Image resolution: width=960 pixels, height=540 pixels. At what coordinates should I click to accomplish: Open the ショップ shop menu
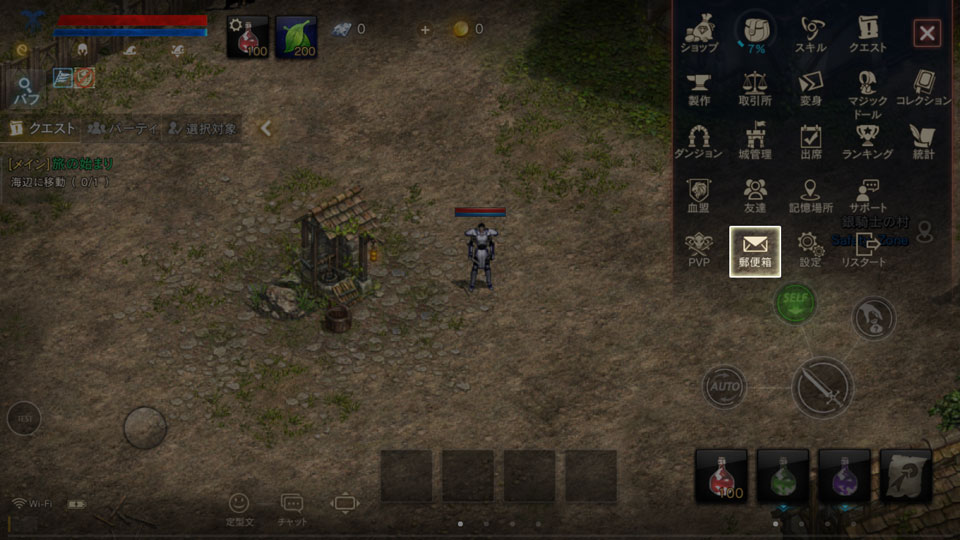(699, 34)
